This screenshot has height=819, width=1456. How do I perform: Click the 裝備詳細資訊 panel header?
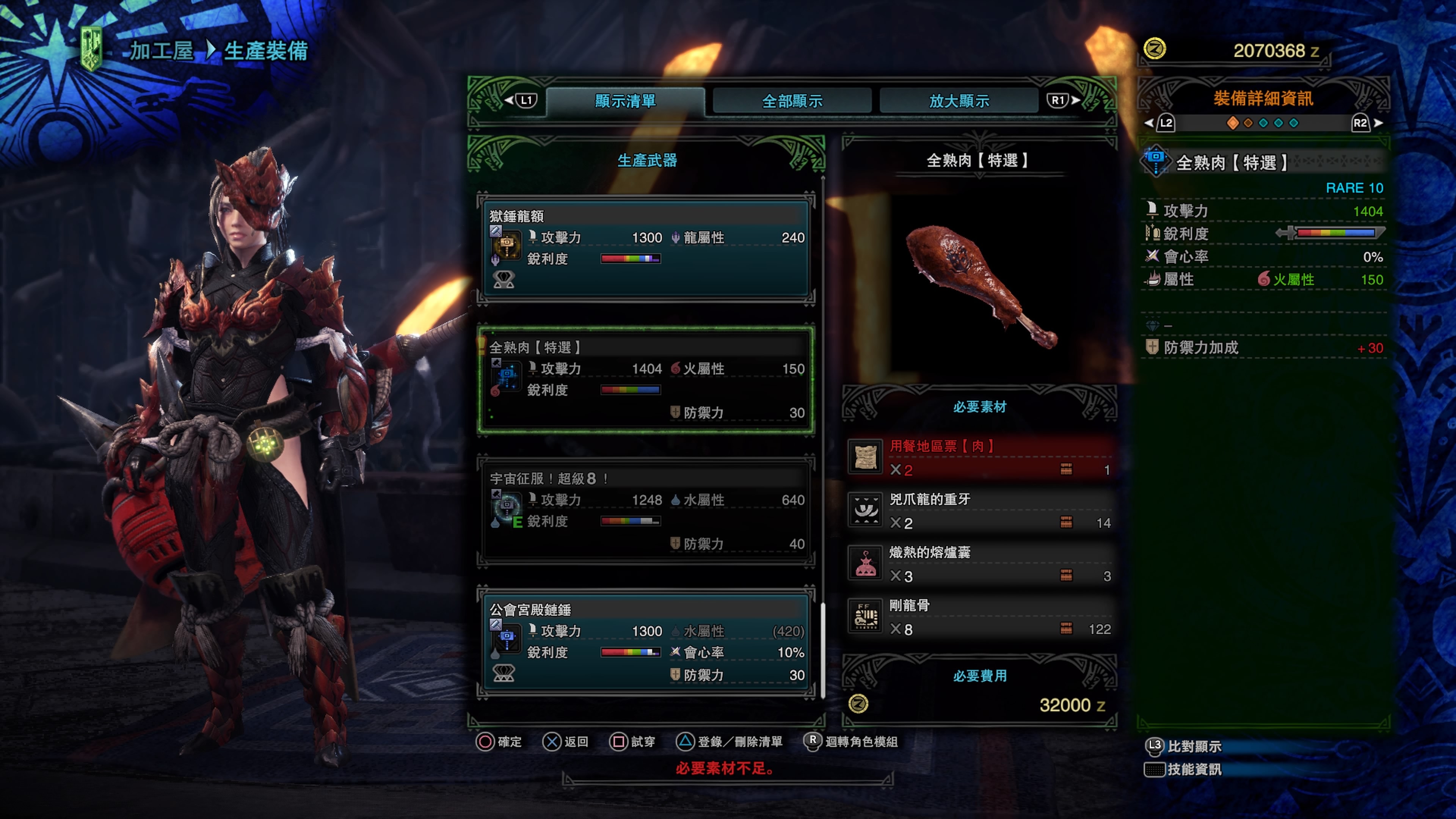[x=1263, y=99]
